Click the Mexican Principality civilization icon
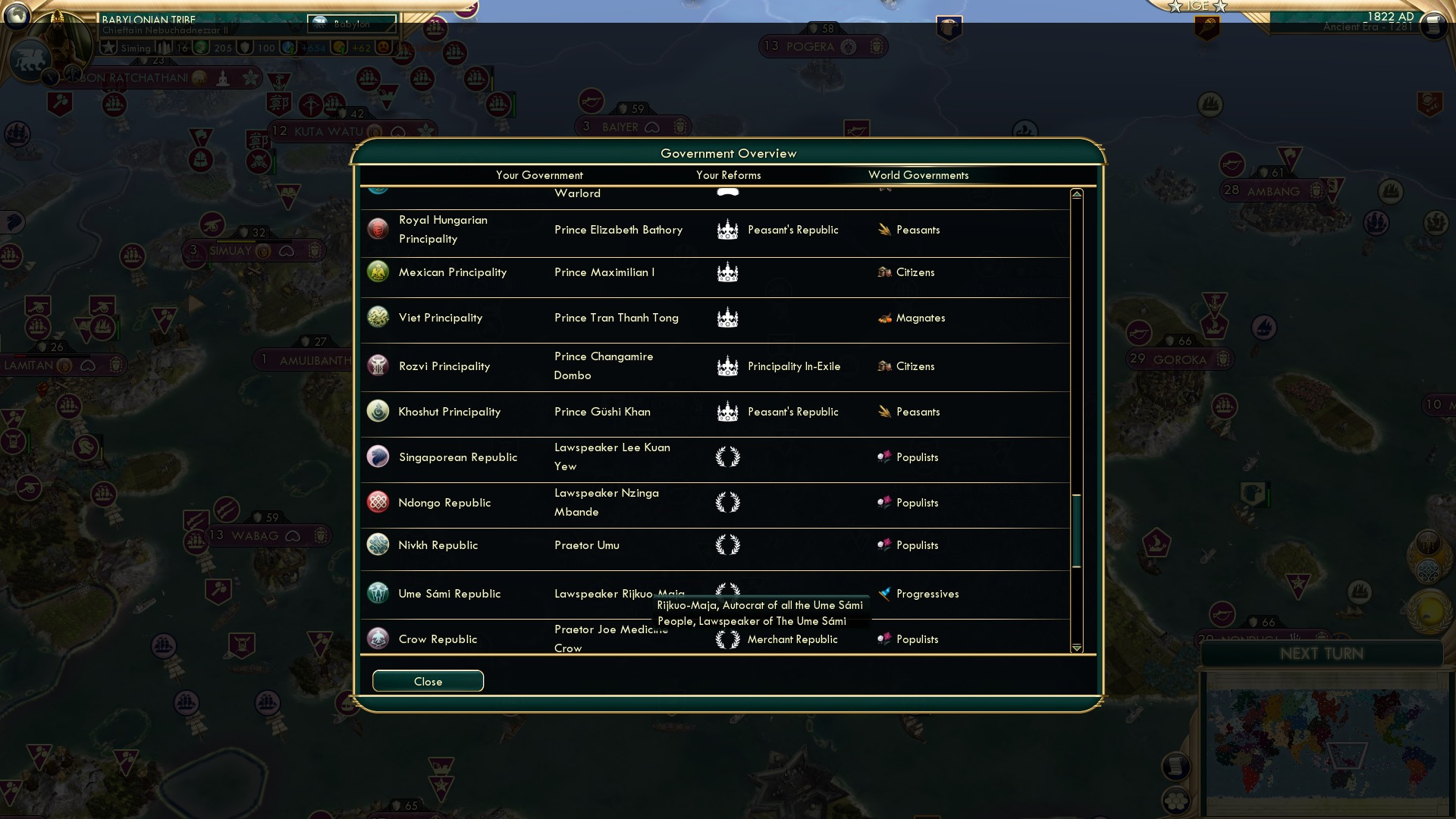This screenshot has width=1456, height=819. click(378, 271)
